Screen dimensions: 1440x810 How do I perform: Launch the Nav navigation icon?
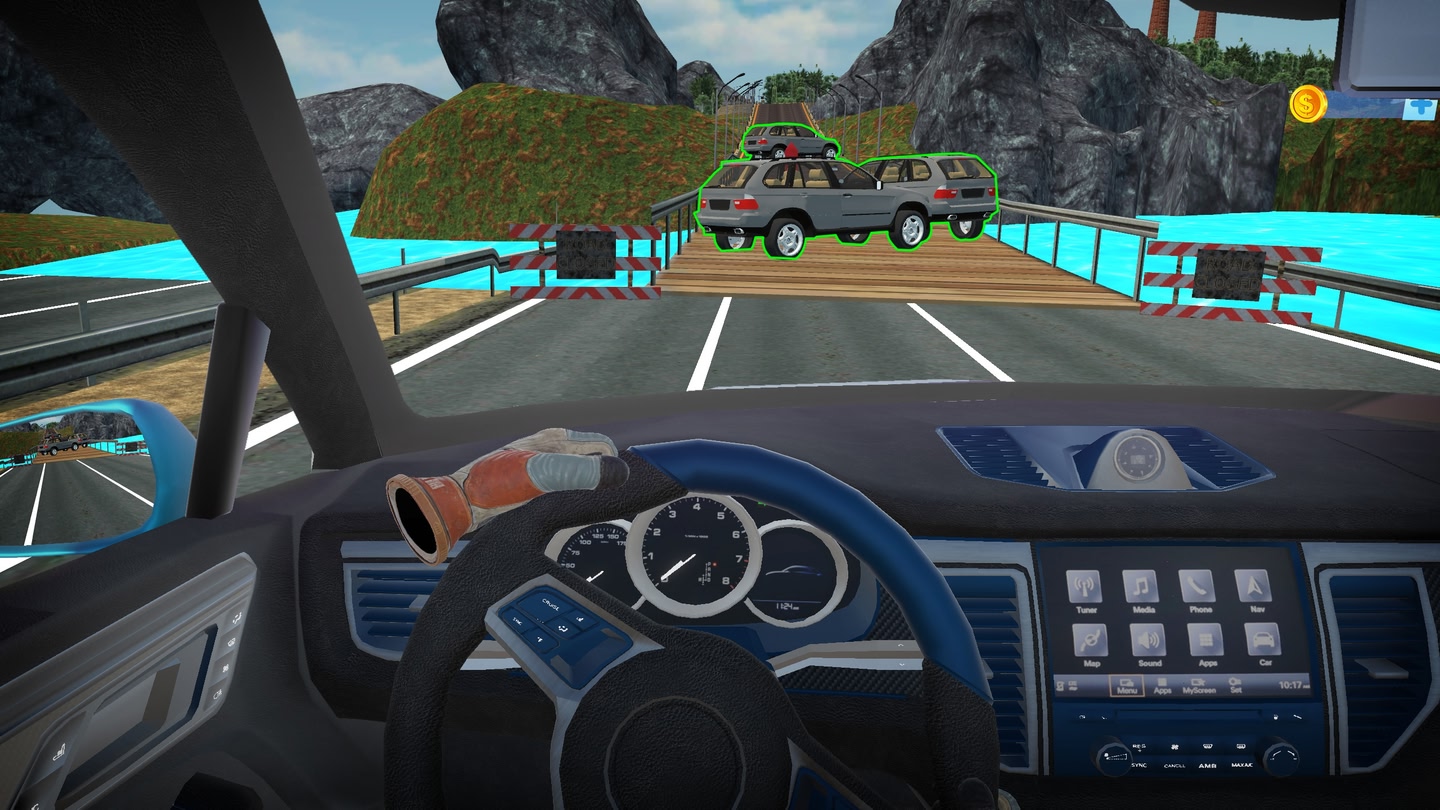(1253, 585)
